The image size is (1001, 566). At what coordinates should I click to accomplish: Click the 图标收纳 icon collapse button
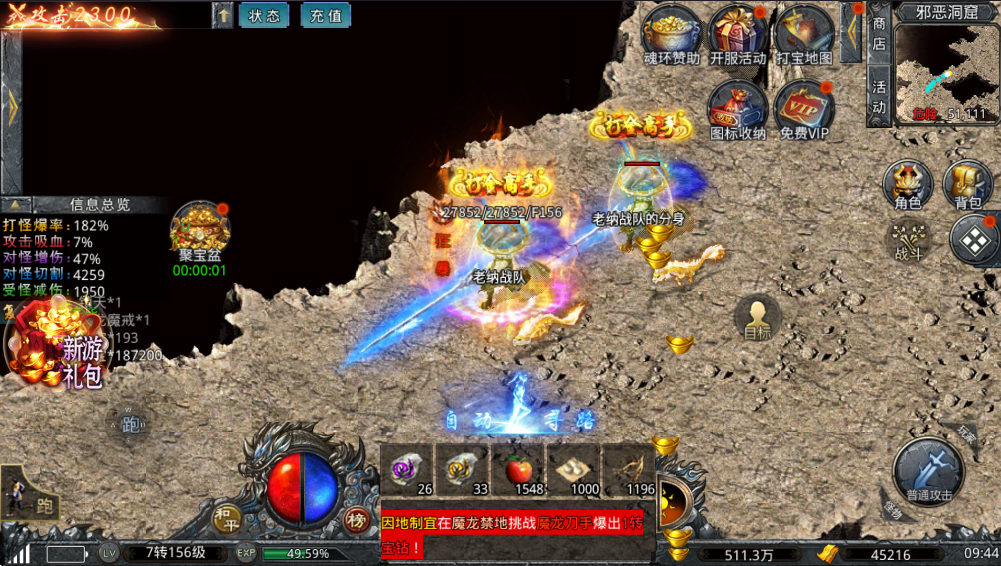(x=738, y=108)
